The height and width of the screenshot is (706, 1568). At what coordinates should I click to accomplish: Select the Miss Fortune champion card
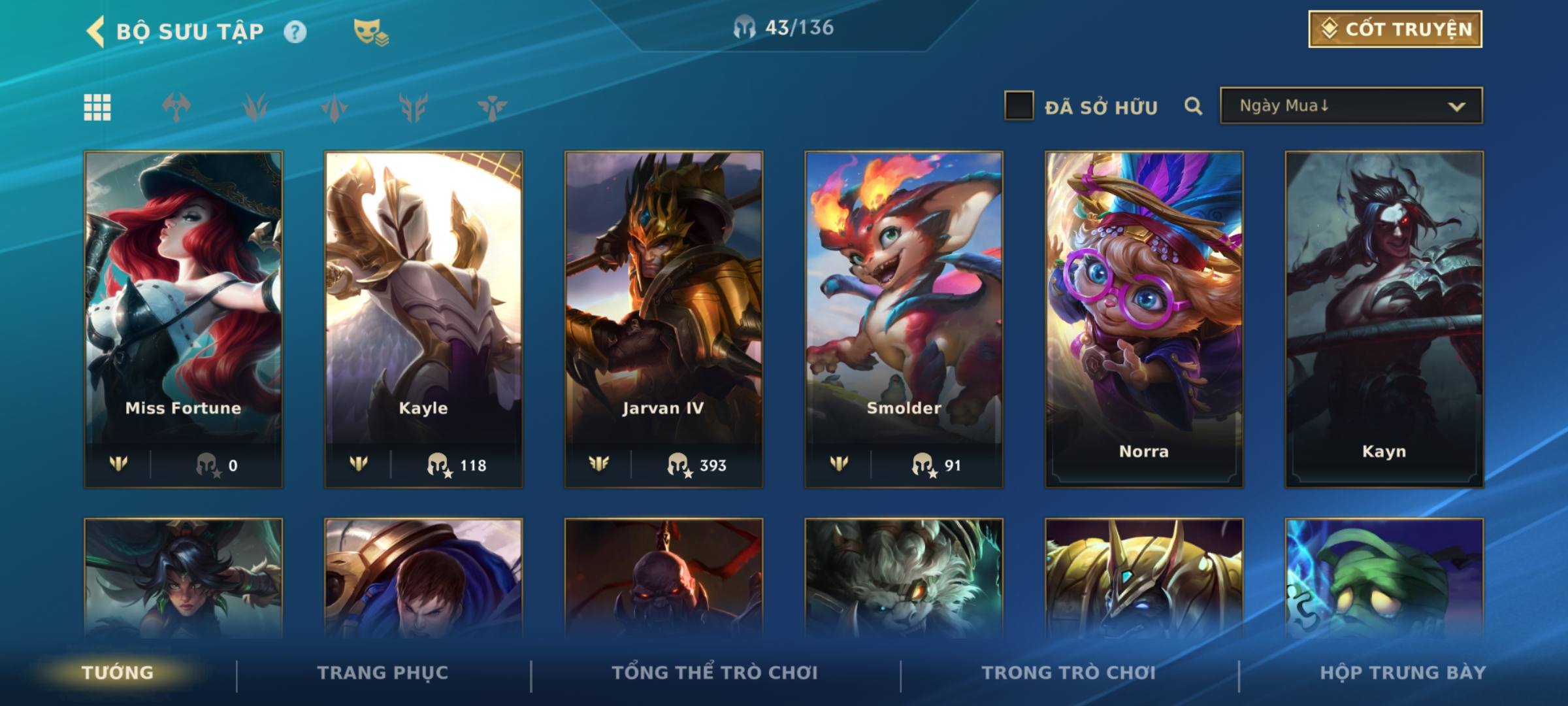(x=184, y=319)
